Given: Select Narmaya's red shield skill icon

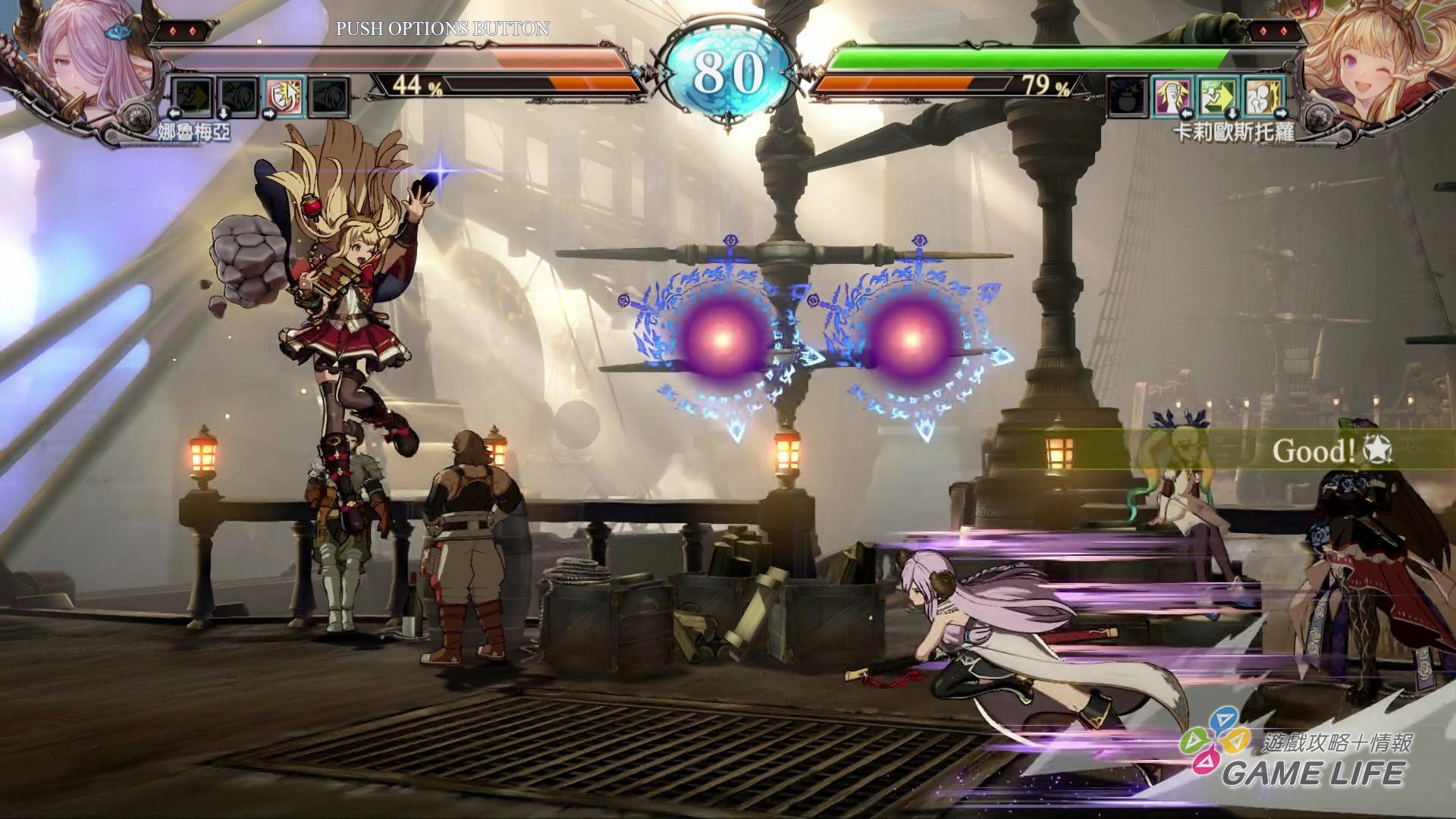Looking at the screenshot, I should (284, 96).
